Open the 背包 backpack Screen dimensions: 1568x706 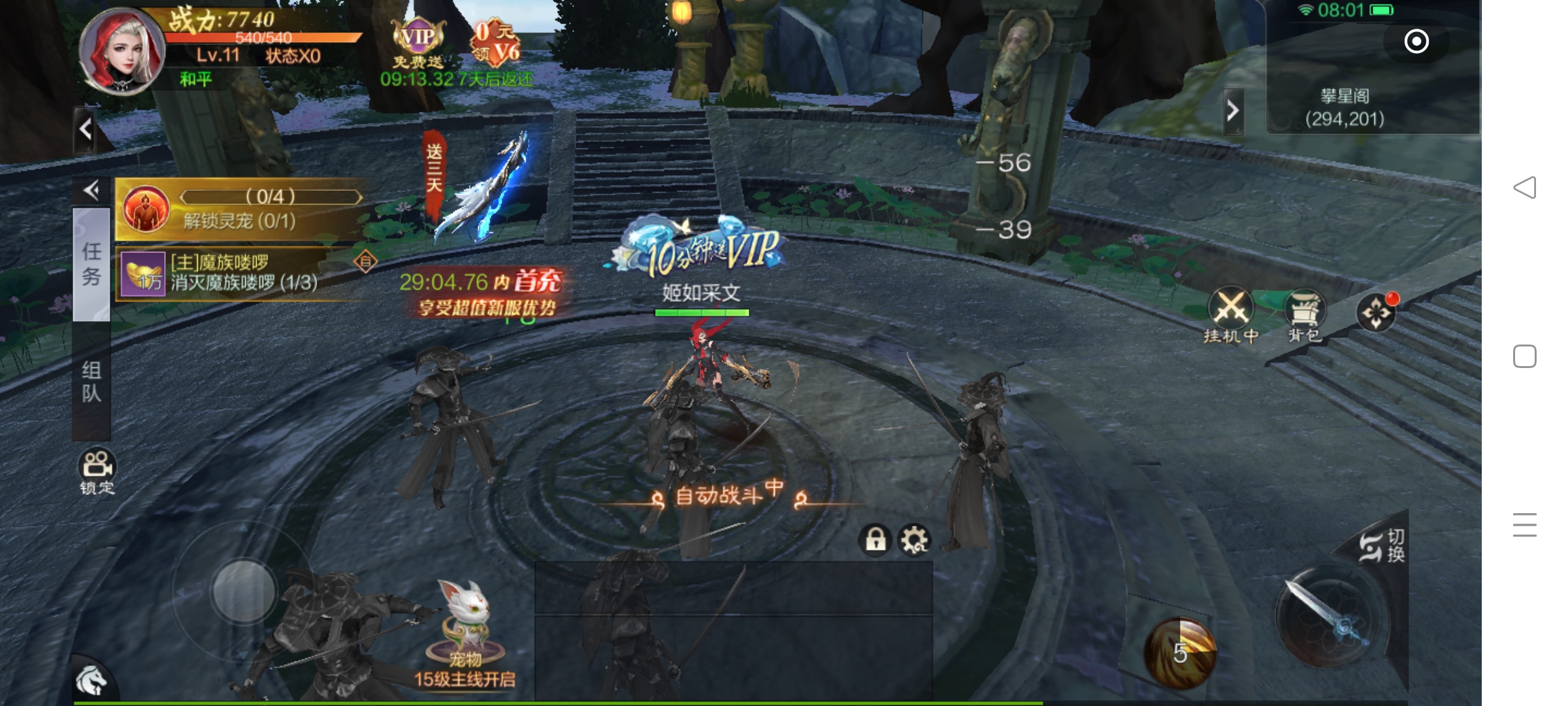(x=1305, y=315)
